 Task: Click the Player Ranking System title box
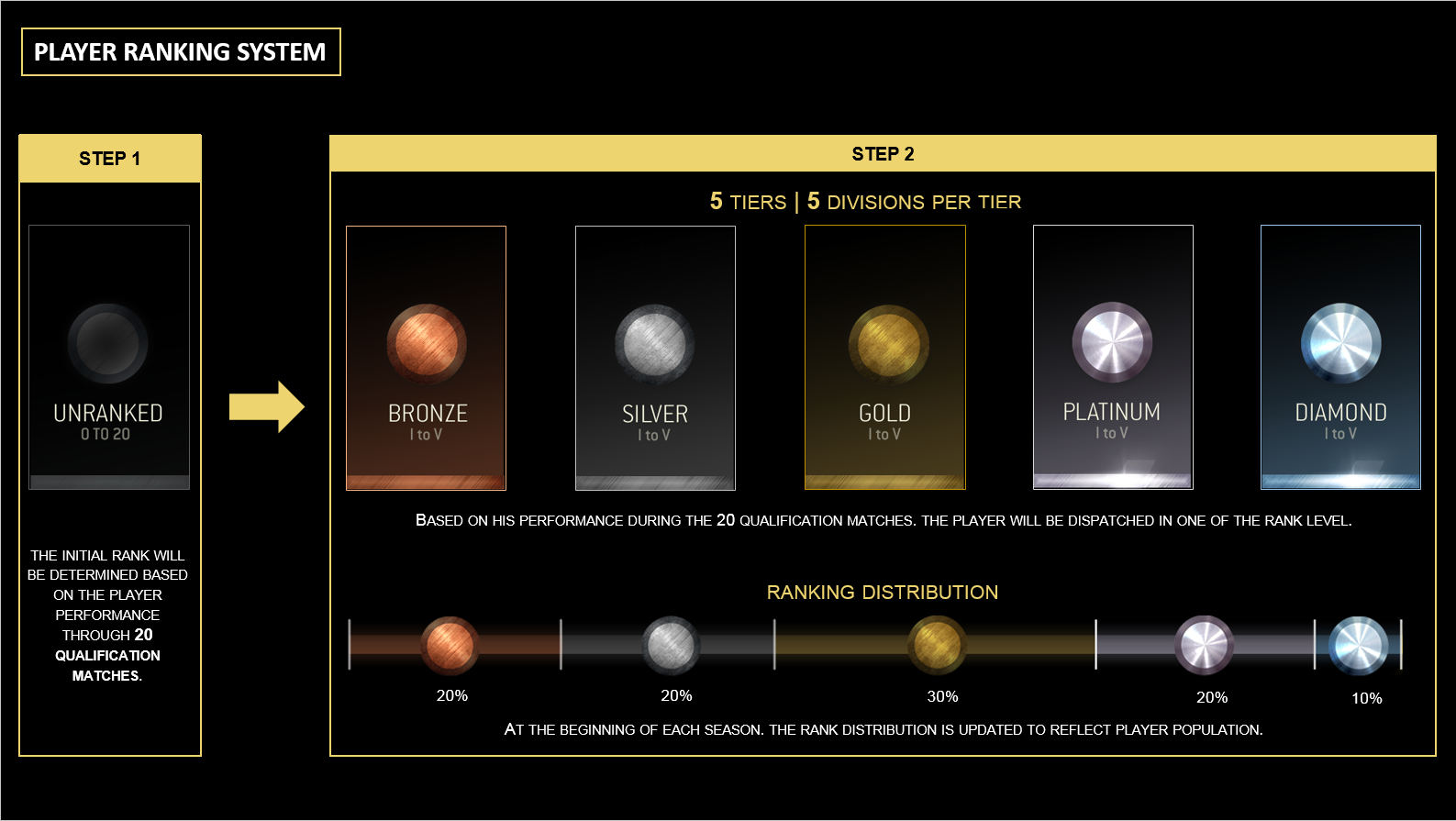tap(181, 52)
